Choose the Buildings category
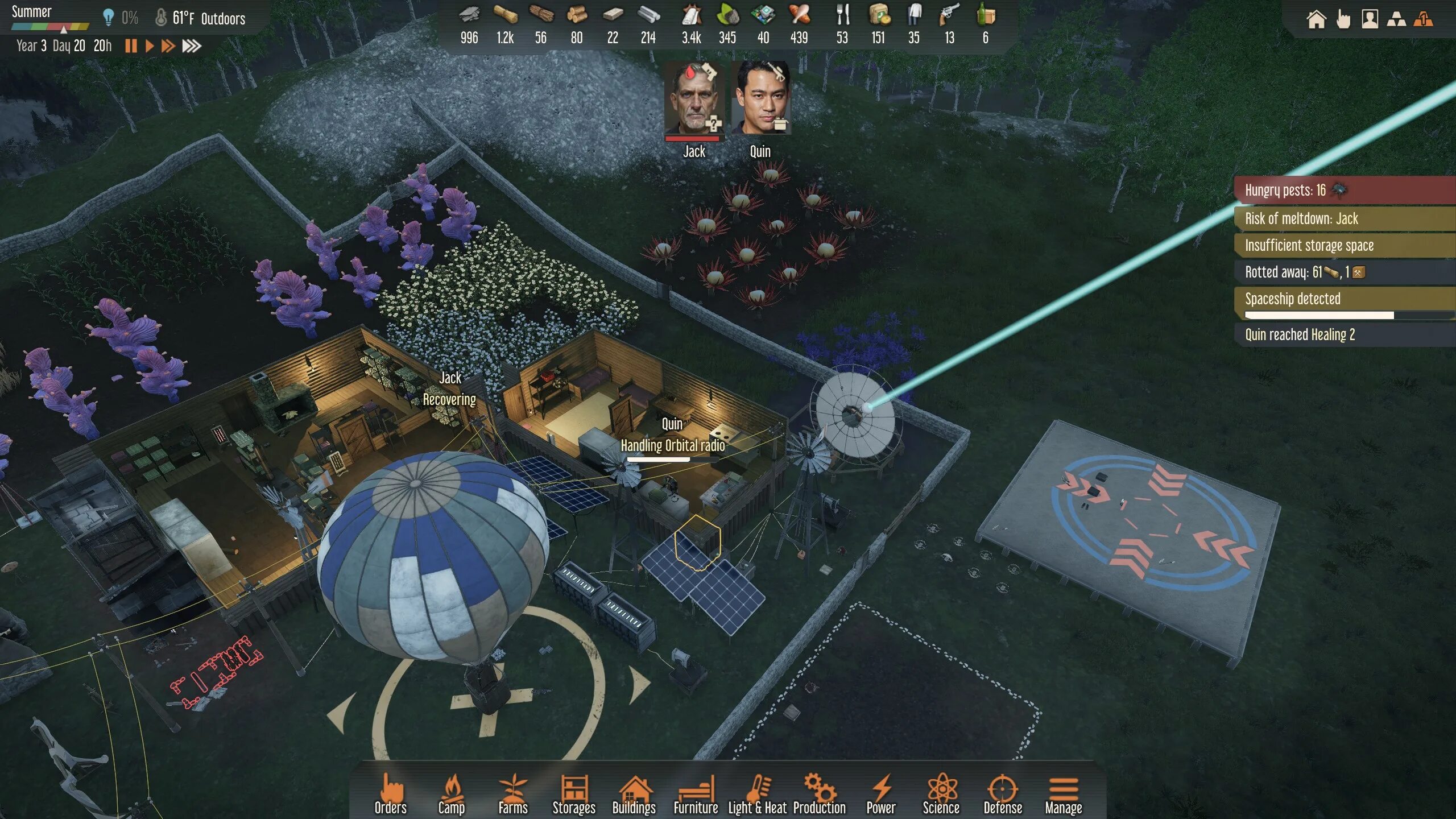The image size is (1456, 819). pos(634,793)
